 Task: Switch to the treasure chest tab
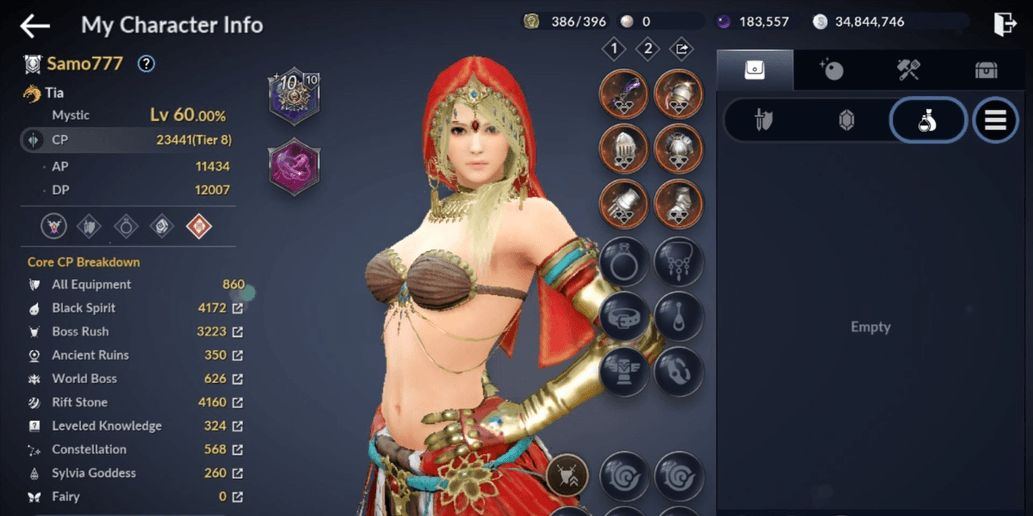(x=986, y=70)
